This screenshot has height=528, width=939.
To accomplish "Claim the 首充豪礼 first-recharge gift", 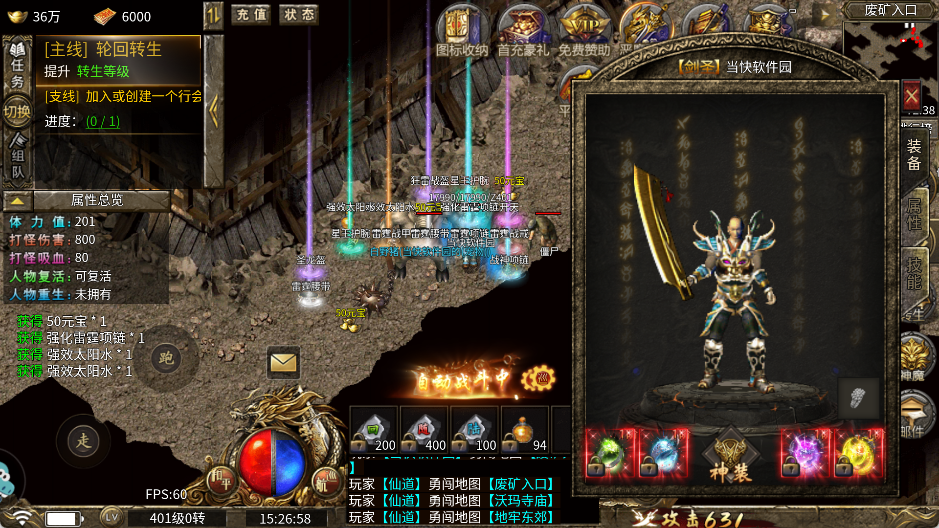I will tap(522, 31).
